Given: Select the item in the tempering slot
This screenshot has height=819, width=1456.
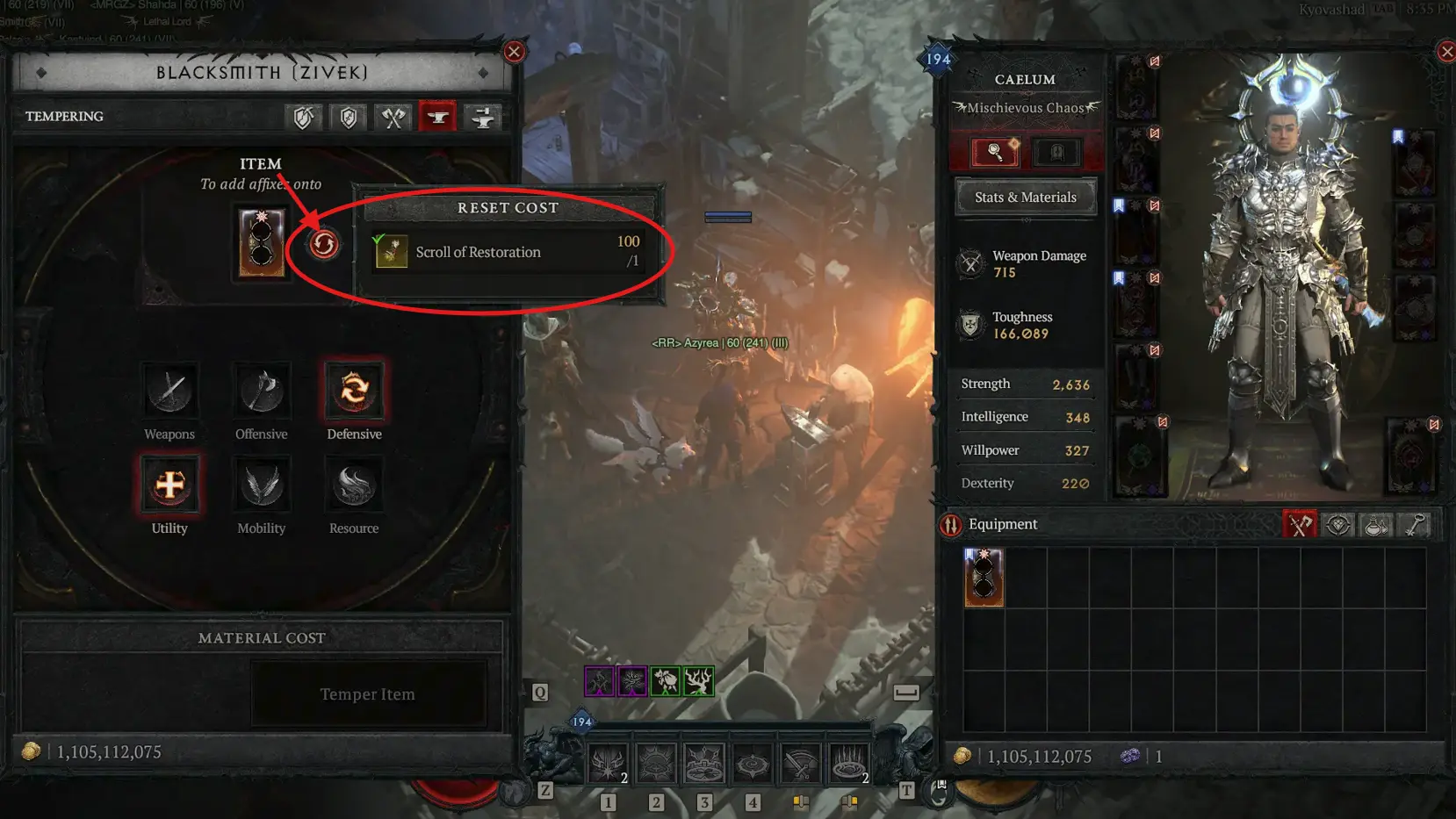Looking at the screenshot, I should point(262,243).
